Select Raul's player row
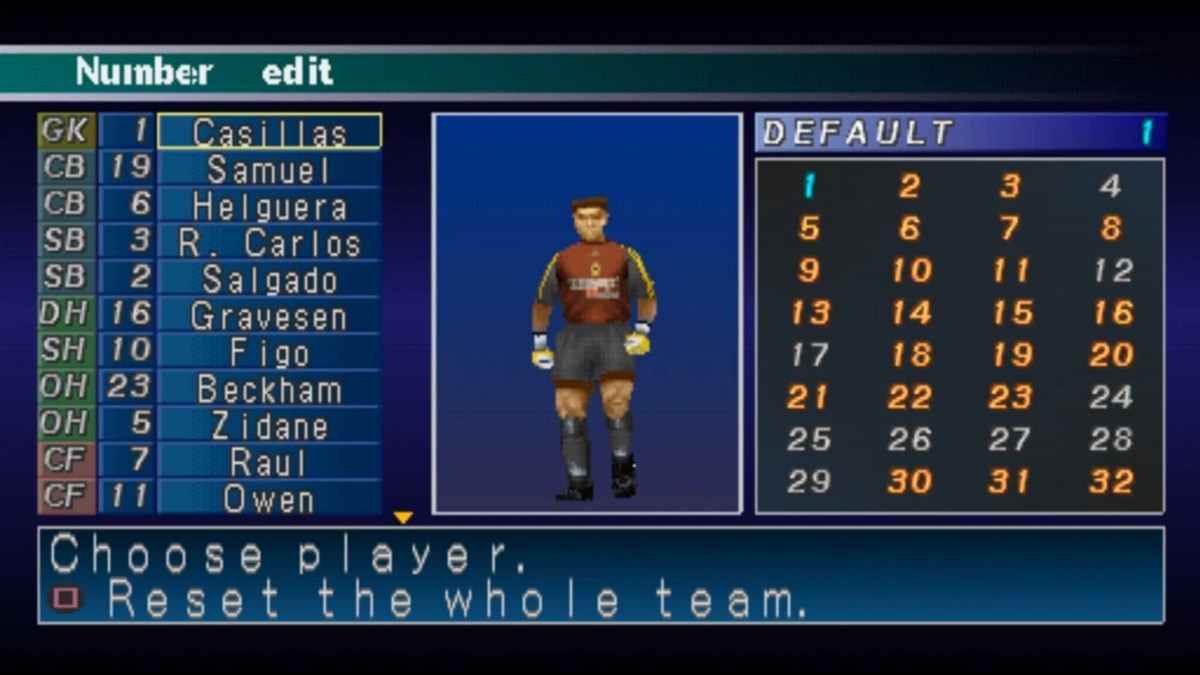The image size is (1200, 675). pos(269,462)
